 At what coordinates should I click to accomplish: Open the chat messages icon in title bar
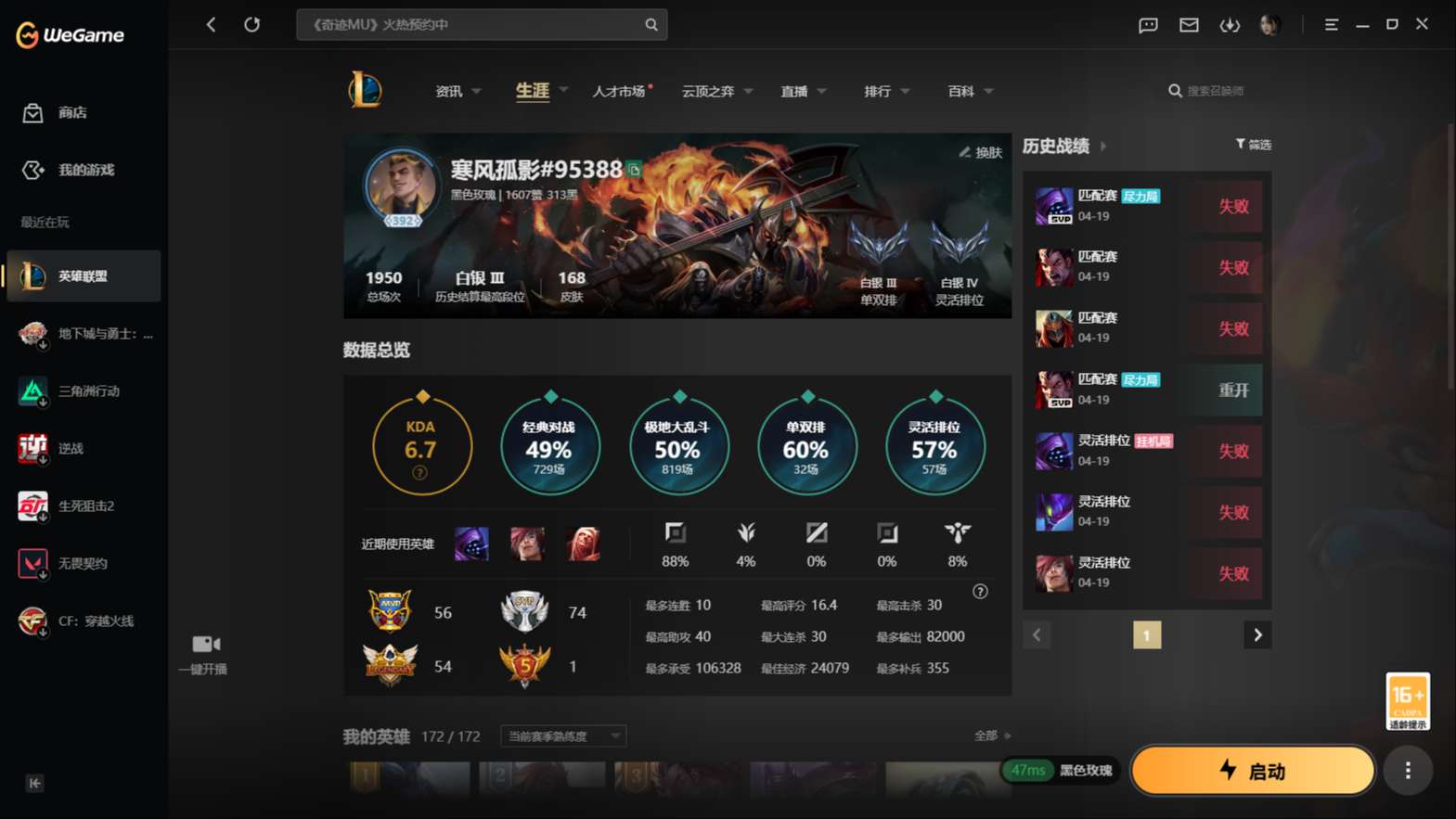click(1148, 25)
